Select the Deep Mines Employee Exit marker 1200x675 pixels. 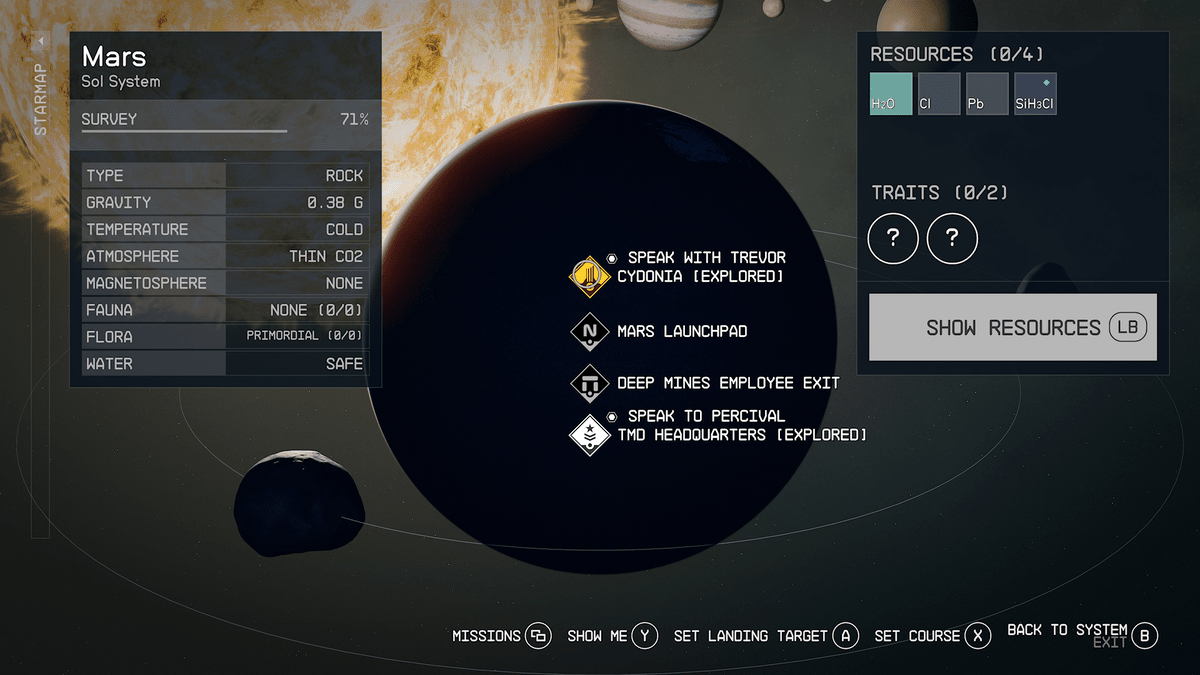coord(590,383)
